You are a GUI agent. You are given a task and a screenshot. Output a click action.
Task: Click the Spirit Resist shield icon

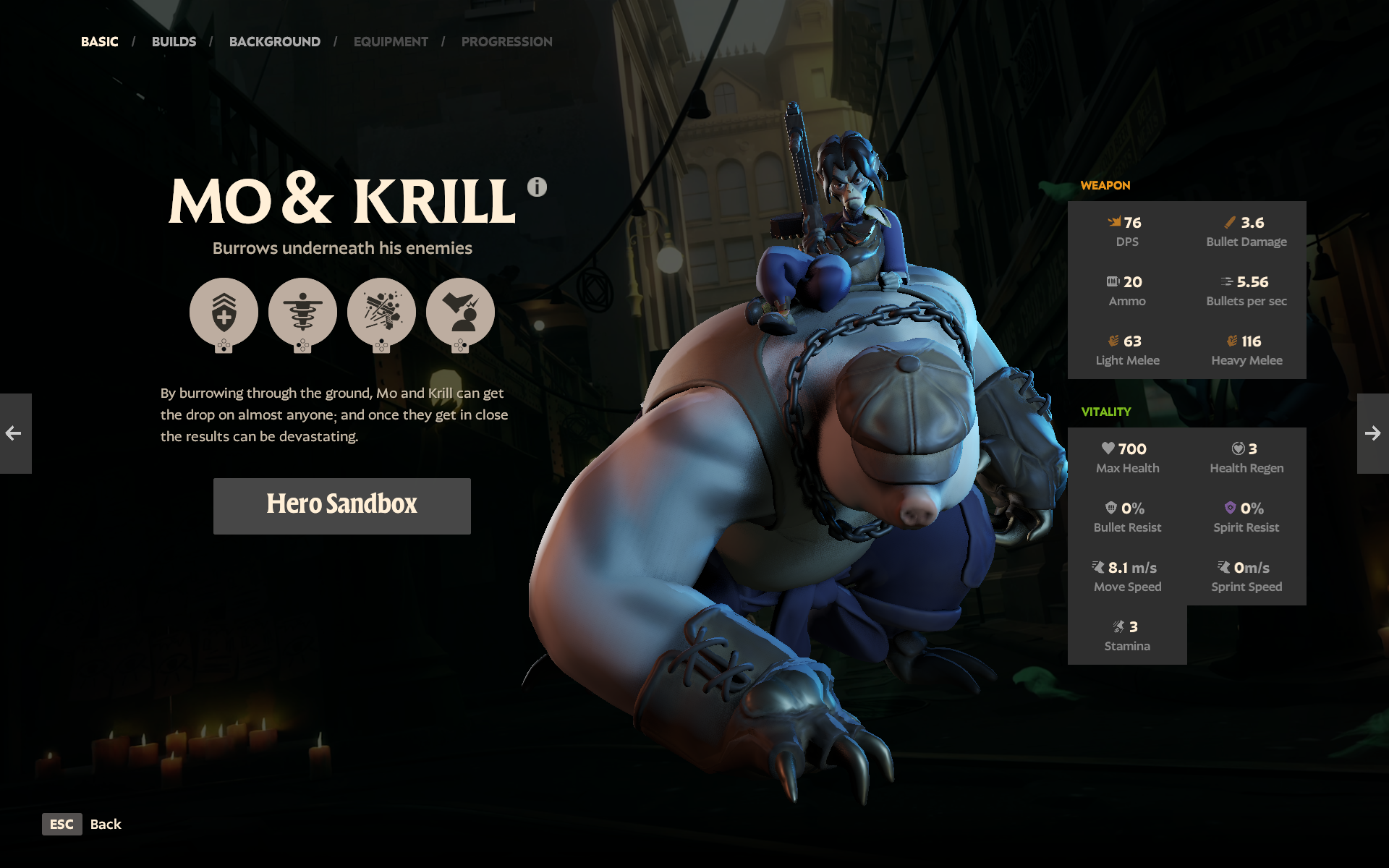1232,508
